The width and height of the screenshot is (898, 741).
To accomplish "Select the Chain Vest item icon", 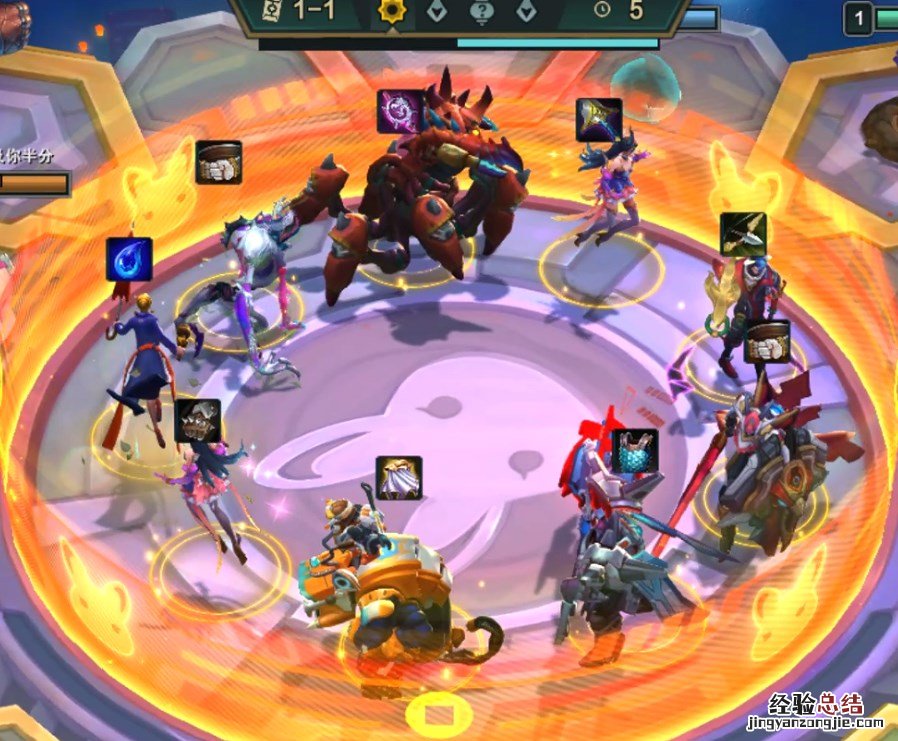I will tap(635, 450).
